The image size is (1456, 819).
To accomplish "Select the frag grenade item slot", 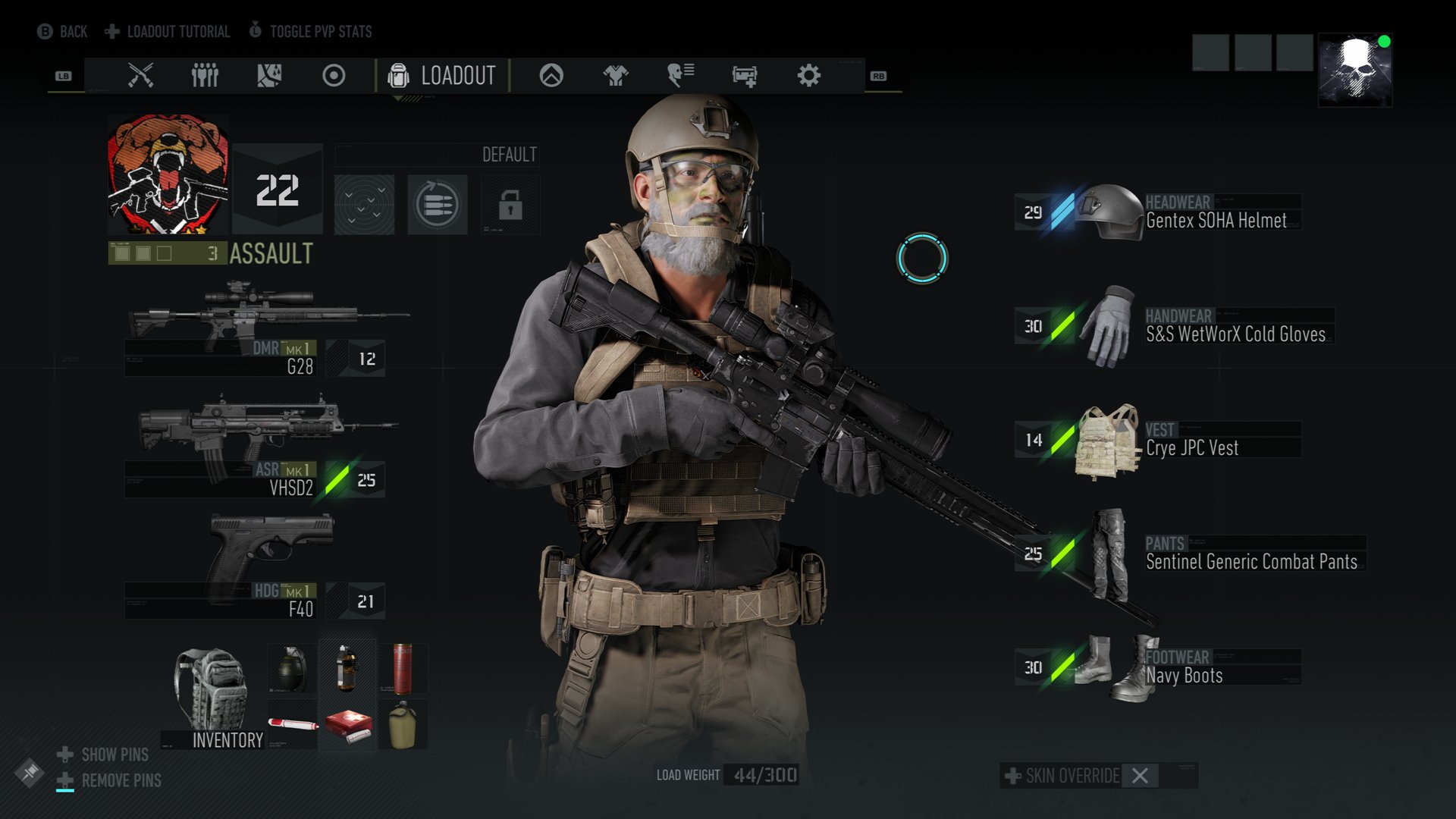I will tap(292, 668).
